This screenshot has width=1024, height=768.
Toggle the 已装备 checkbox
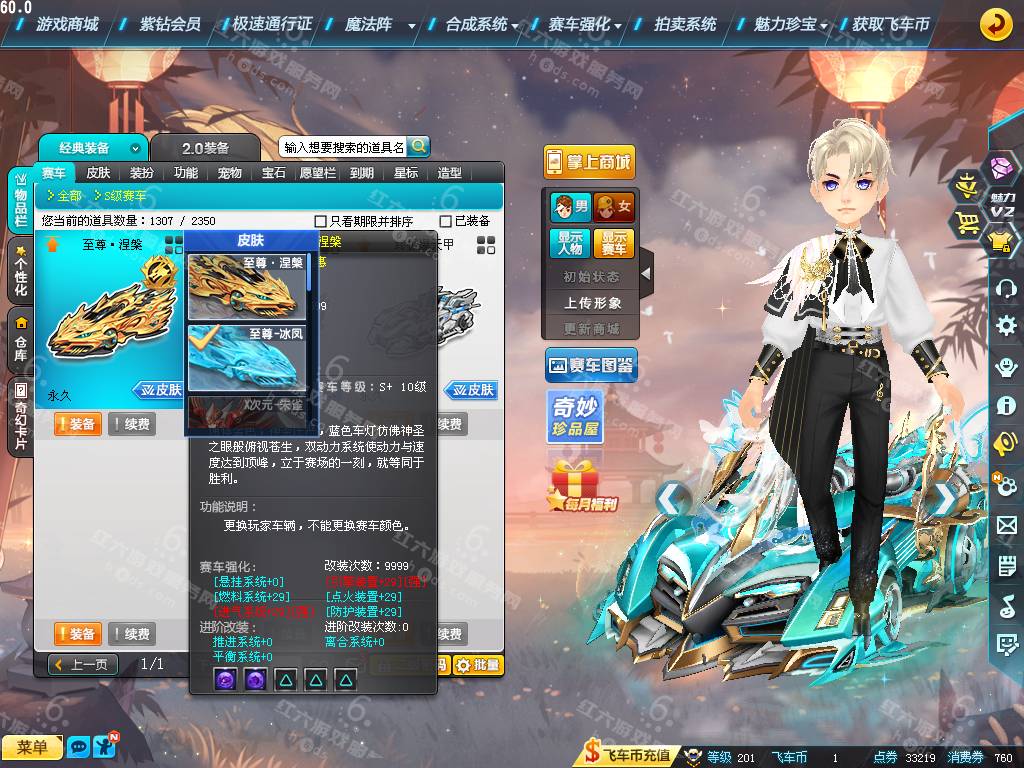pos(446,221)
